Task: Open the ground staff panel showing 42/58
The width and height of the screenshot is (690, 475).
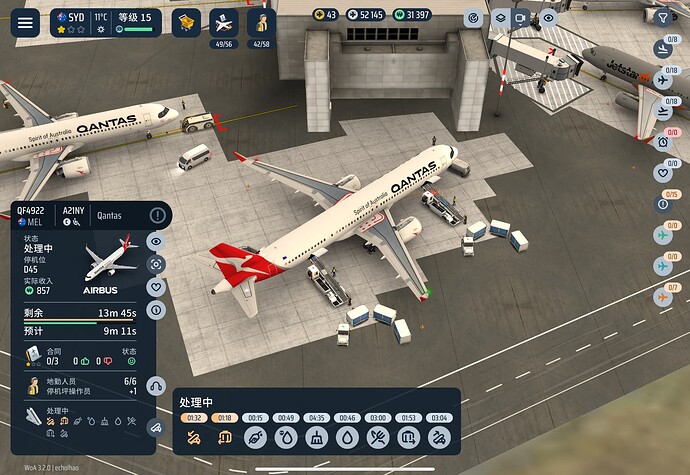Action: pyautogui.click(x=261, y=22)
